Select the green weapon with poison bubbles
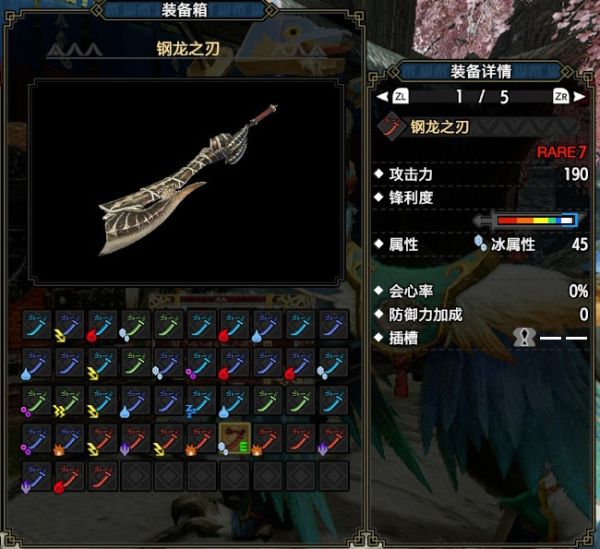This screenshot has width=600, height=549. pos(37,401)
